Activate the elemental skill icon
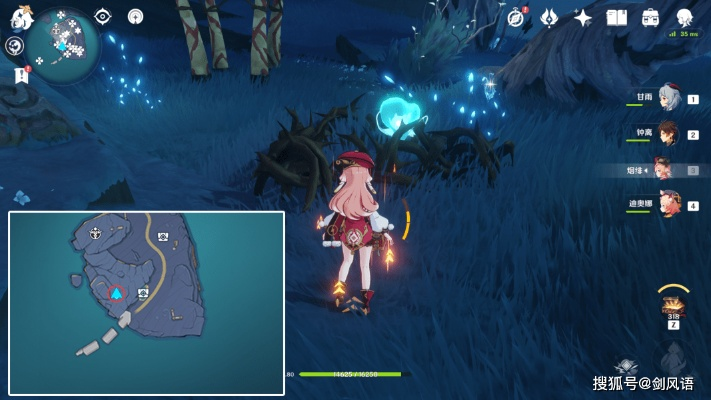 click(x=626, y=366)
